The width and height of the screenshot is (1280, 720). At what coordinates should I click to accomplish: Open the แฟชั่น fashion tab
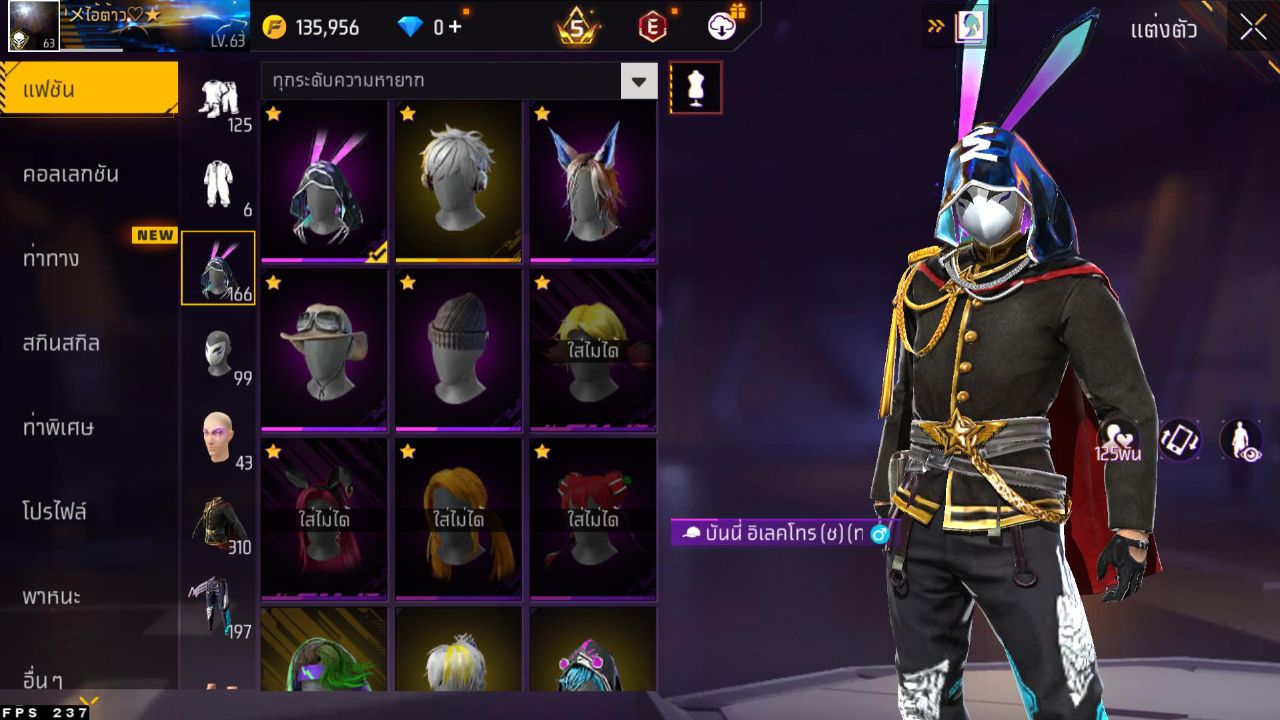[x=88, y=90]
